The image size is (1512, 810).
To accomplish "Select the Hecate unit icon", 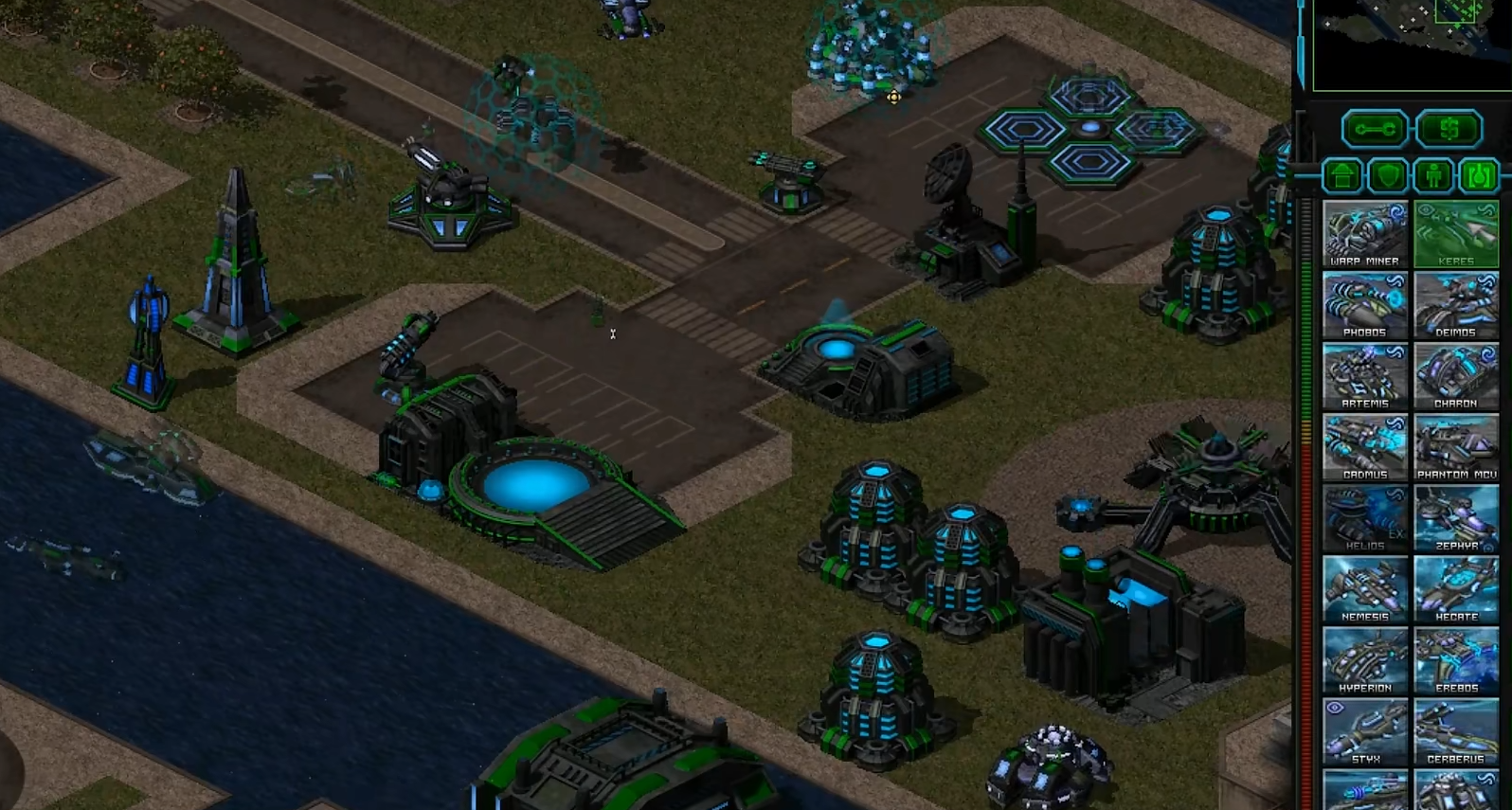I will coord(1456,588).
